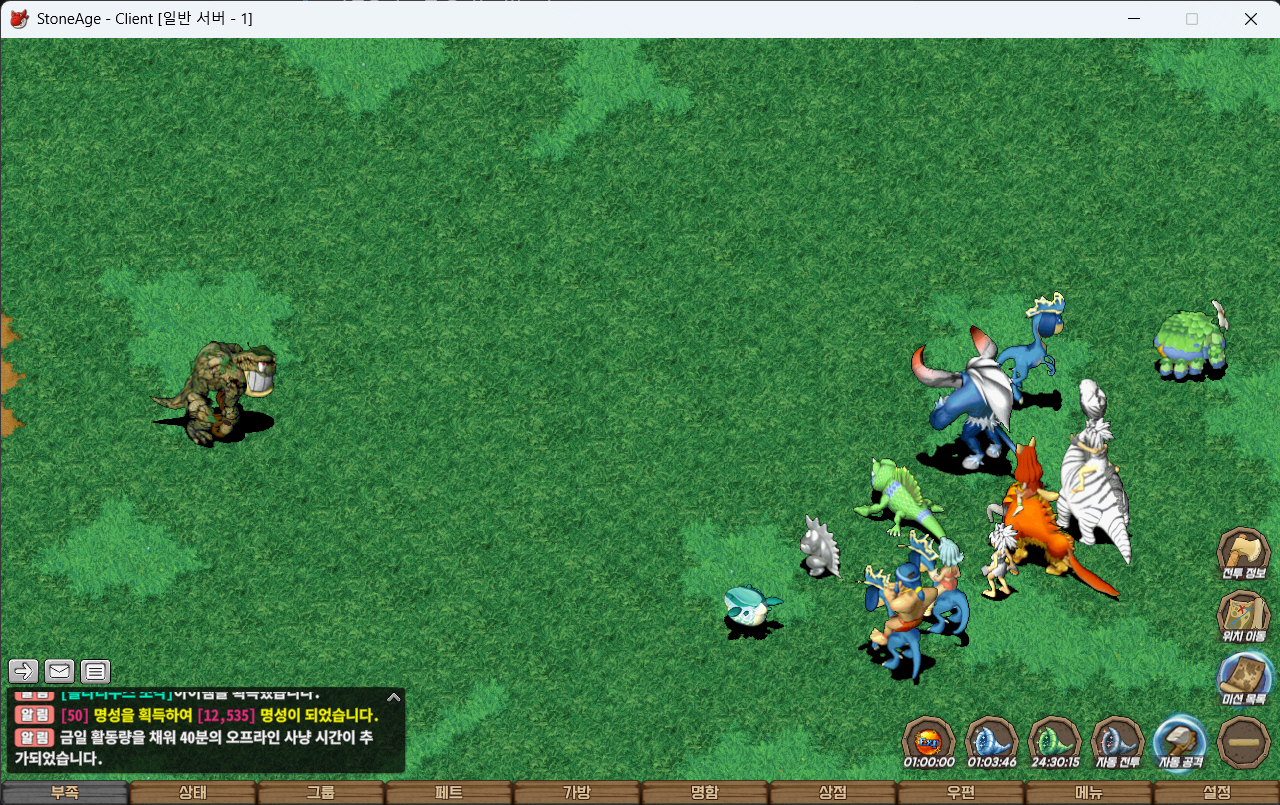Show the 미션 목록 mission list scroll
The image size is (1280, 805).
pos(1243,676)
